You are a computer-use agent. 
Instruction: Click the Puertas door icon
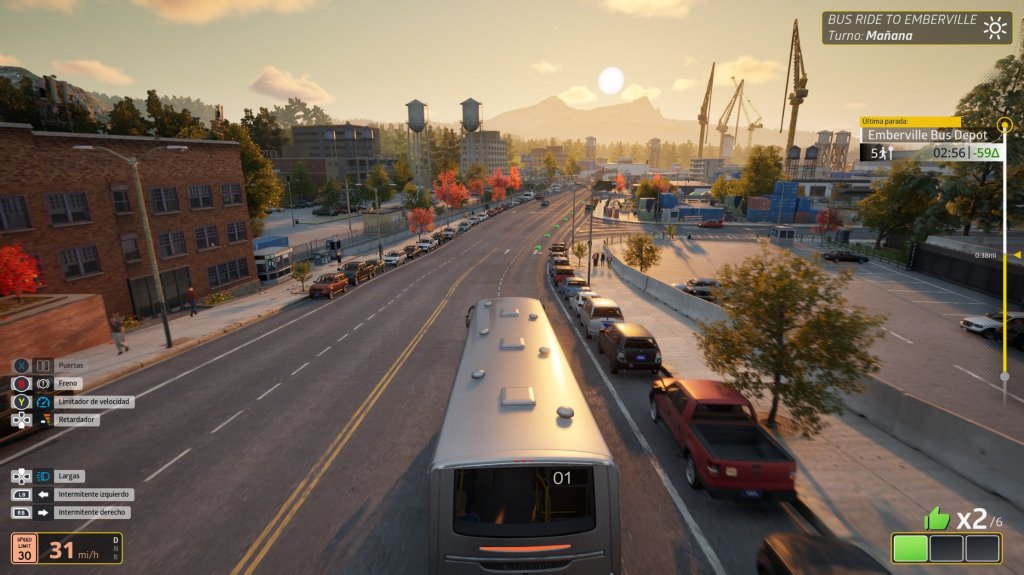[x=43, y=366]
